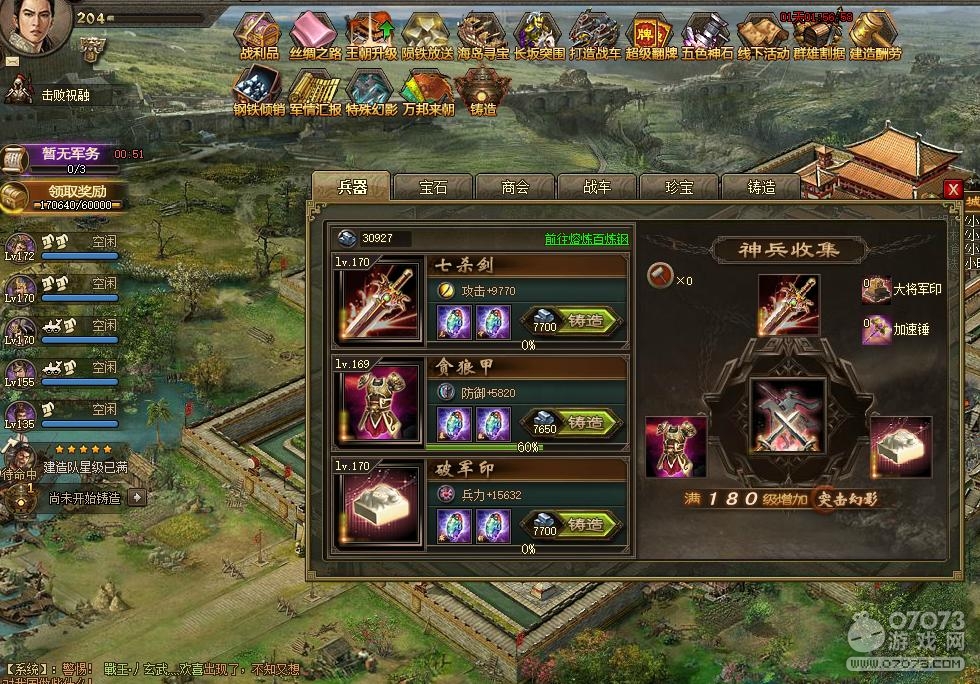Open the 丝绸之路 event
Image resolution: width=980 pixels, height=684 pixels.
[315, 35]
